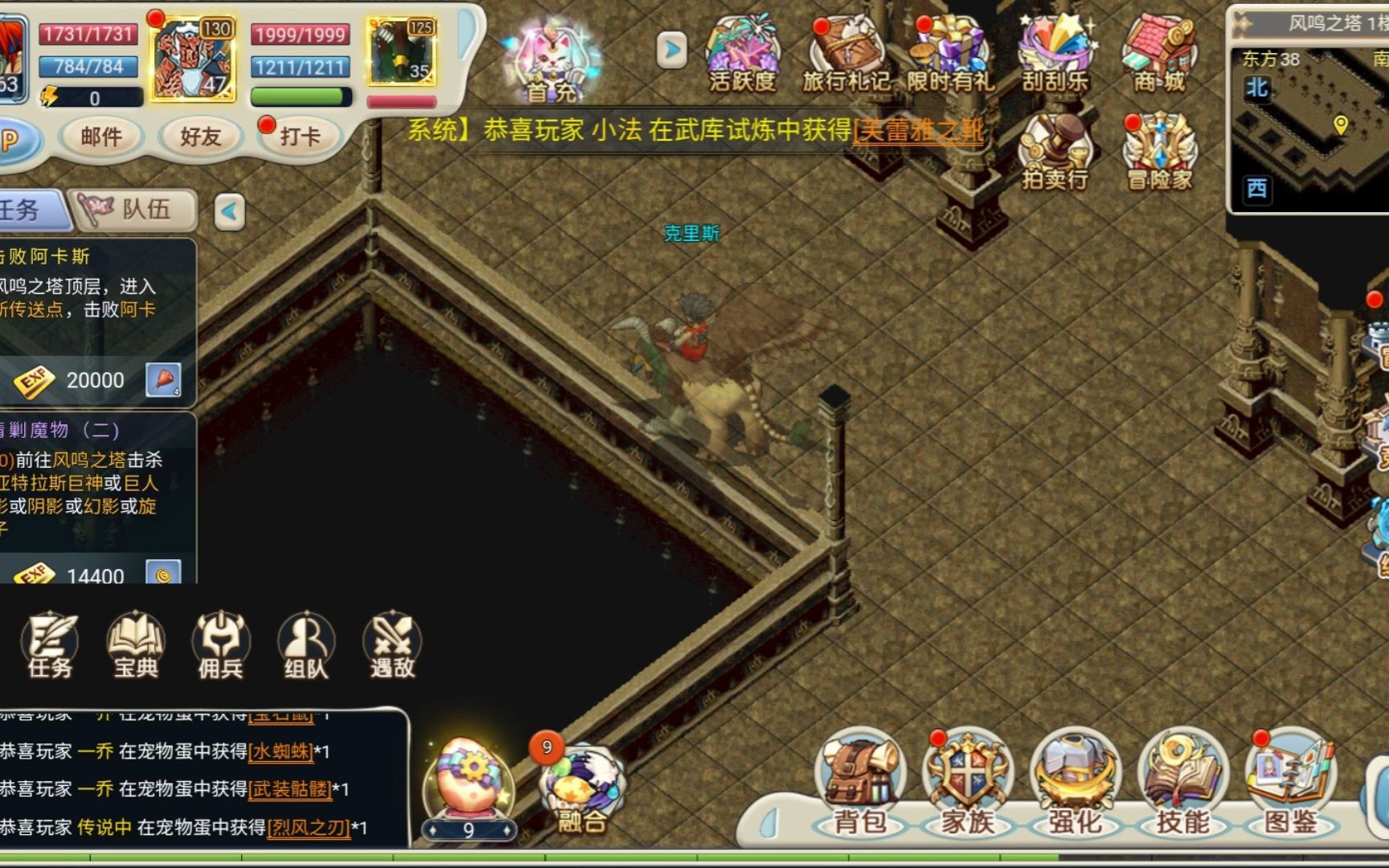Image resolution: width=1389 pixels, height=868 pixels.
Task: Open the 融合 pet fusion menu
Action: [581, 789]
